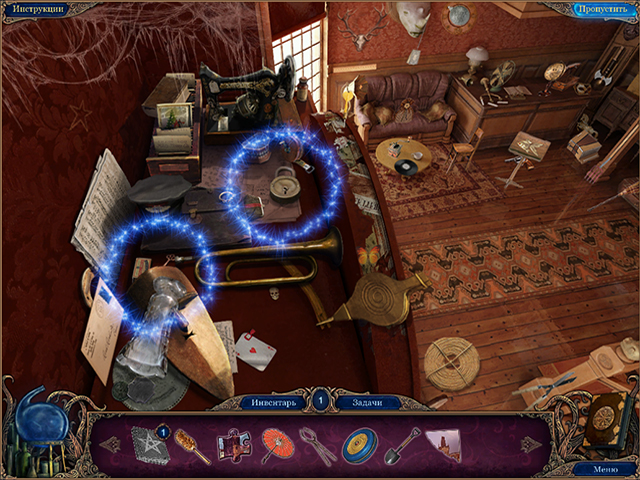This screenshot has height=480, width=640.
Task: Select the torn picture fragment item
Action: pos(442,443)
